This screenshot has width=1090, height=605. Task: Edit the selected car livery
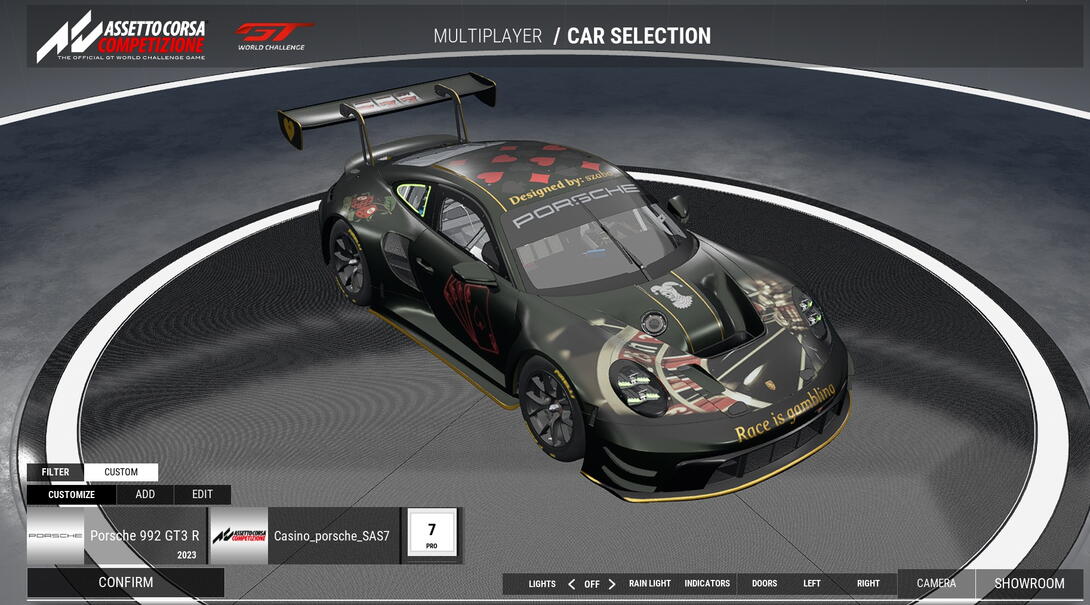tap(202, 494)
